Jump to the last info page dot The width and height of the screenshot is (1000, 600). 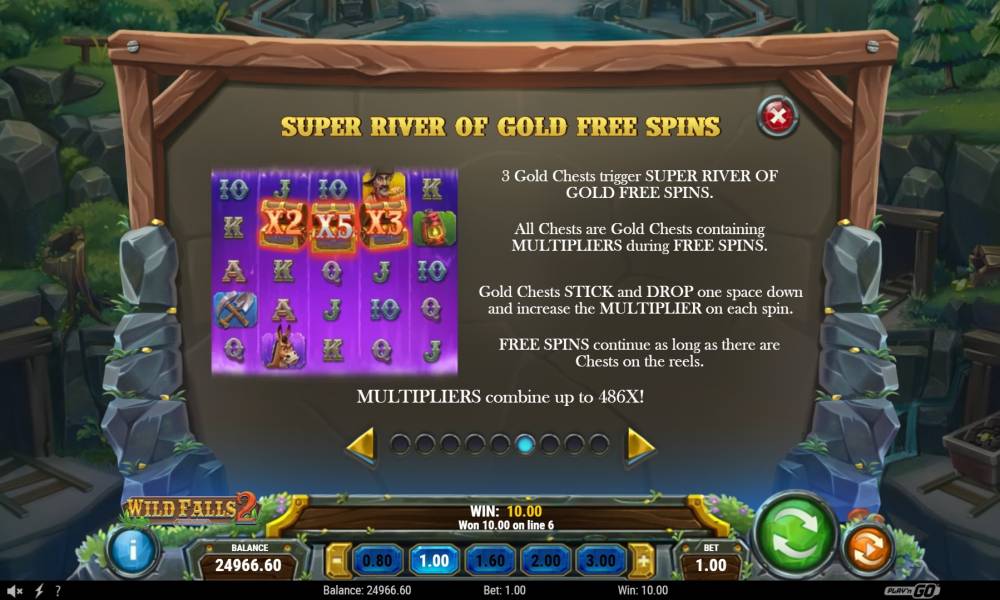pos(599,444)
